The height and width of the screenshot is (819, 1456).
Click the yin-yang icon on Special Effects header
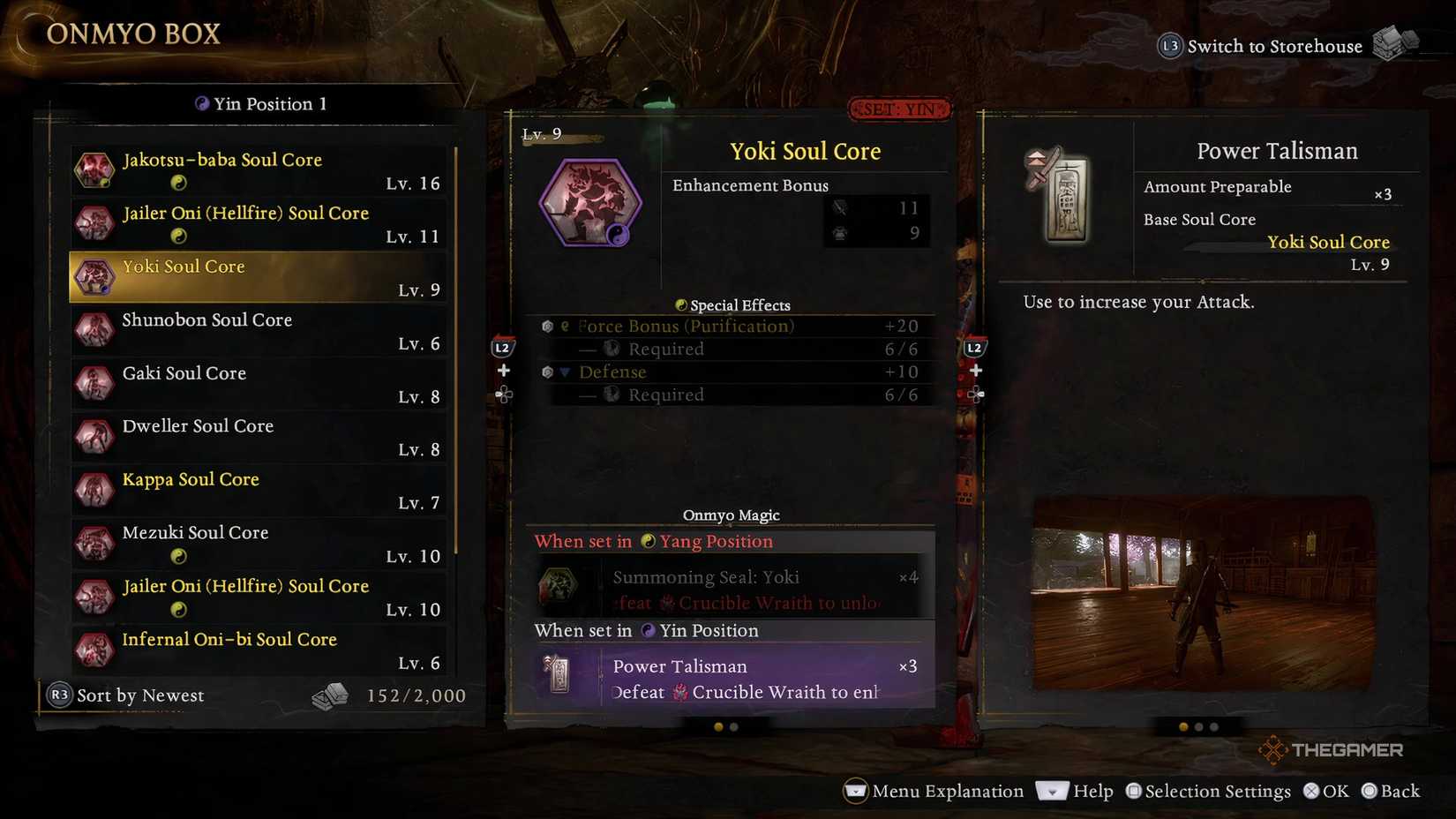tap(680, 304)
